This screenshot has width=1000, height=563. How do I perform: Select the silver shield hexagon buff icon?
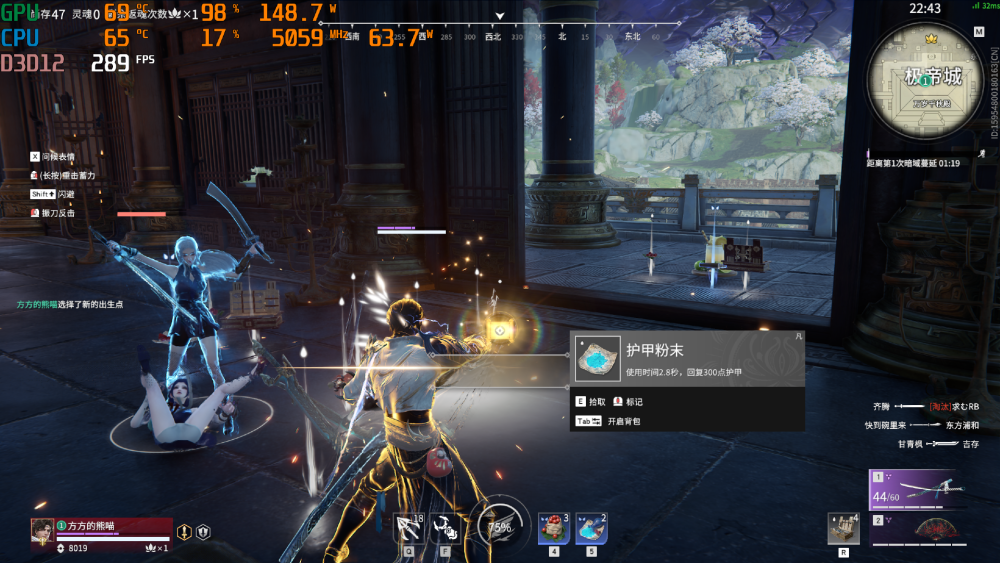tap(202, 532)
